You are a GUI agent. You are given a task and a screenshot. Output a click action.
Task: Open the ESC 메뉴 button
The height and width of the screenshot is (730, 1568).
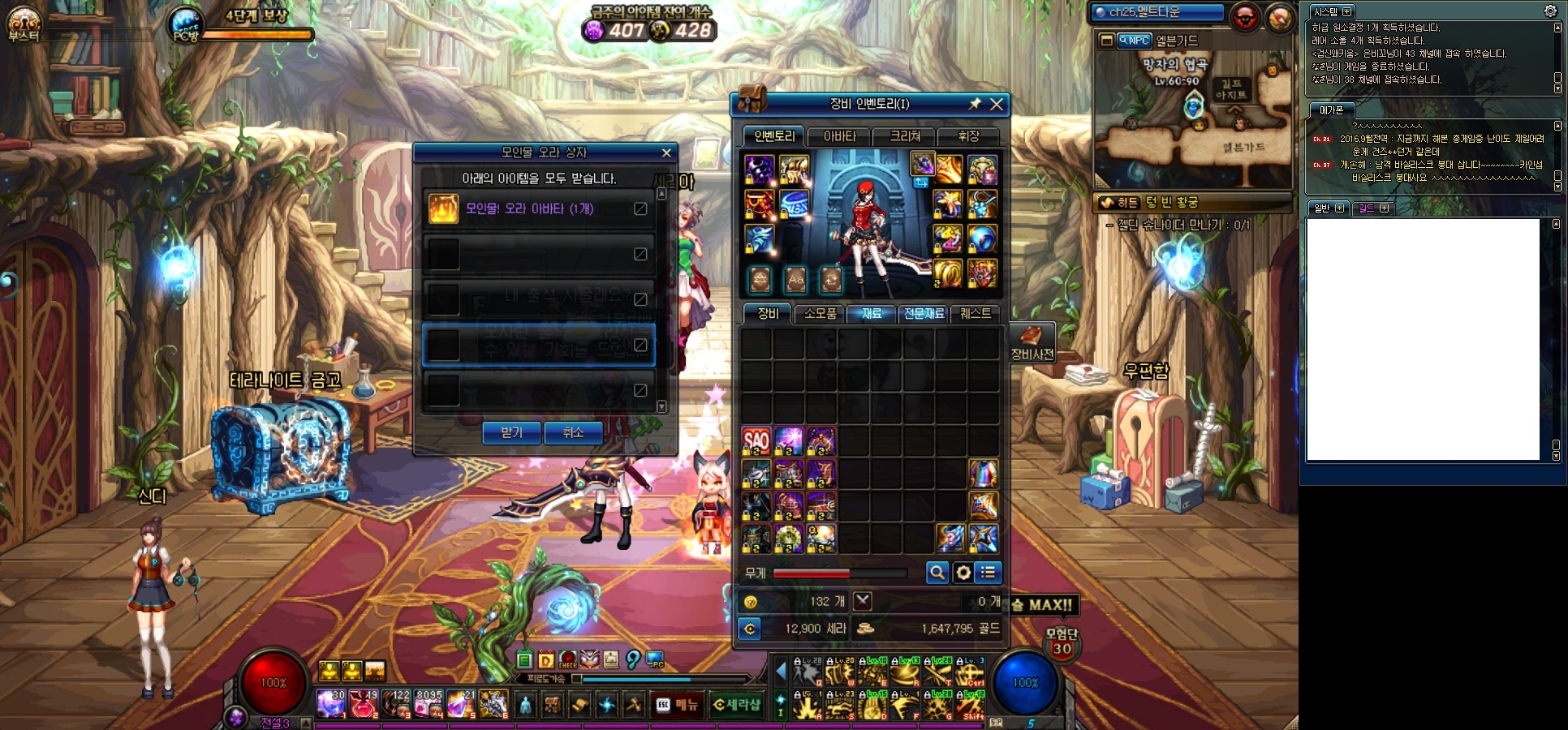point(678,705)
